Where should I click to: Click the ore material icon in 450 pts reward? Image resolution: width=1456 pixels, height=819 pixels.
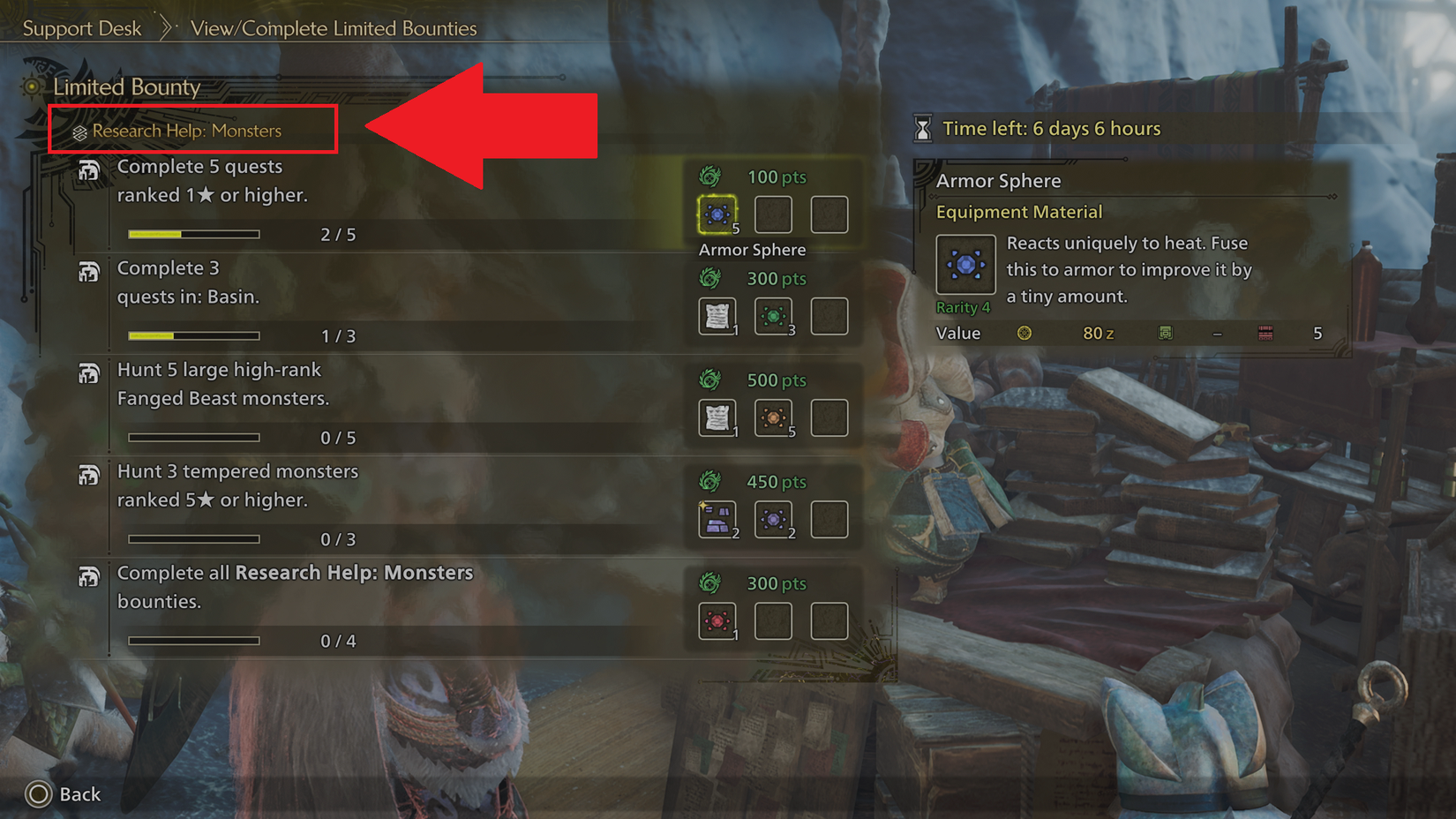[x=717, y=519]
